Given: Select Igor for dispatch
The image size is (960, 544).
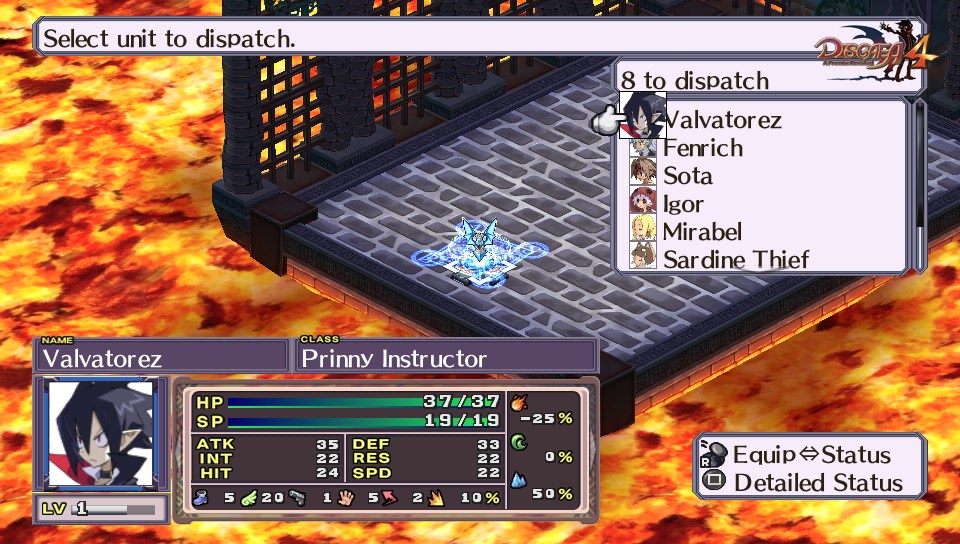Looking at the screenshot, I should click(683, 204).
